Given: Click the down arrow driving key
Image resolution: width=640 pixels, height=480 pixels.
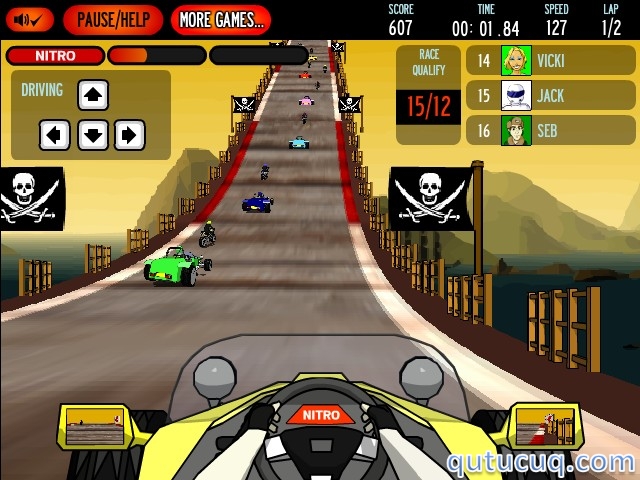Looking at the screenshot, I should click(93, 134).
